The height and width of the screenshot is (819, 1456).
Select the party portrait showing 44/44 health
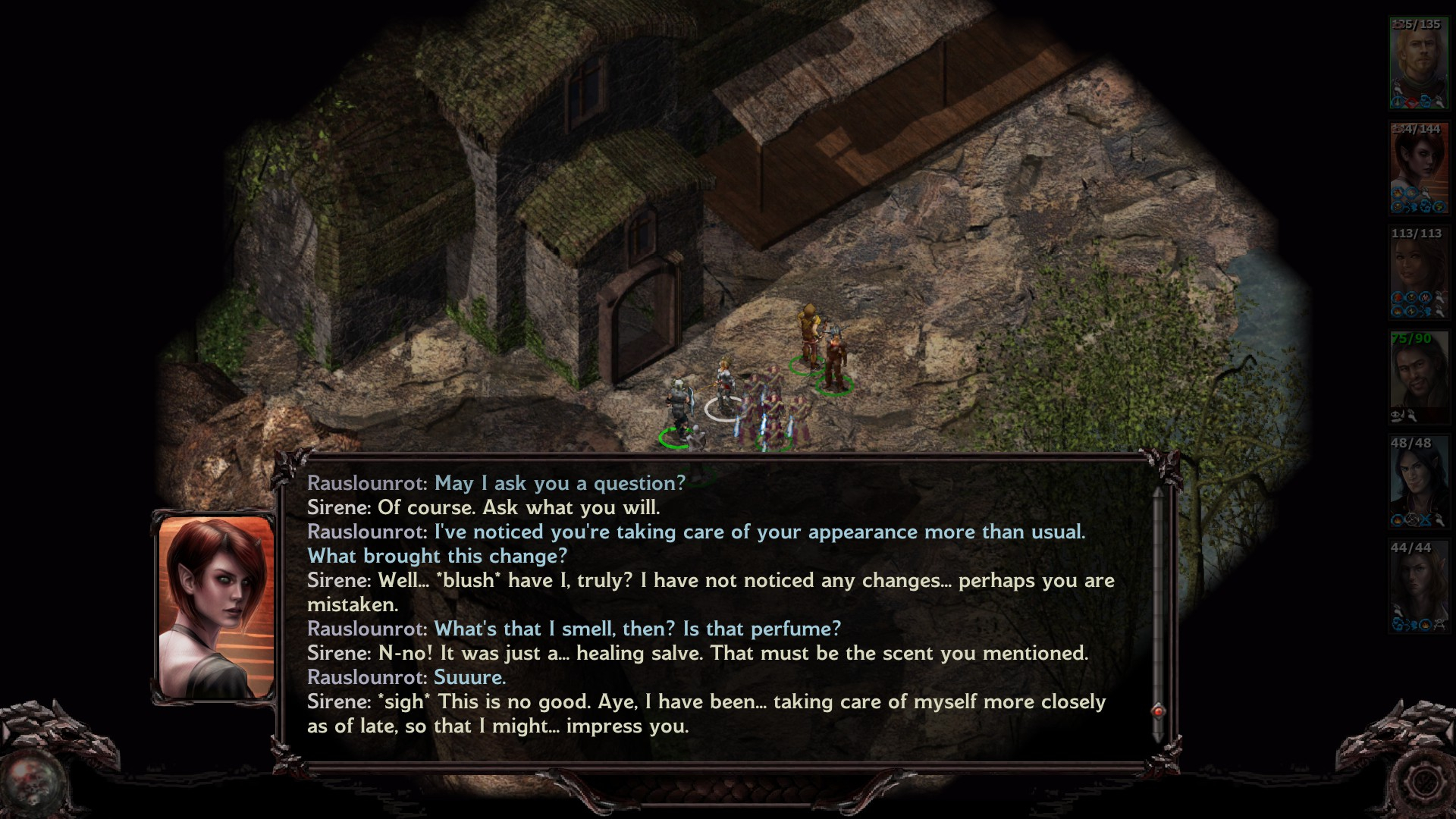pos(1418,586)
